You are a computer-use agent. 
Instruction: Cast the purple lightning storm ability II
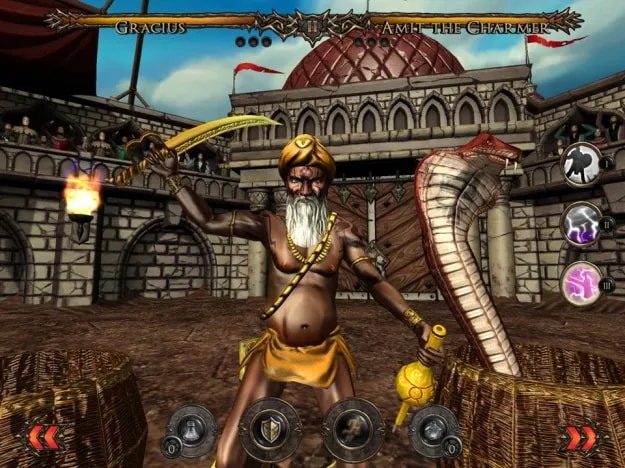point(580,223)
